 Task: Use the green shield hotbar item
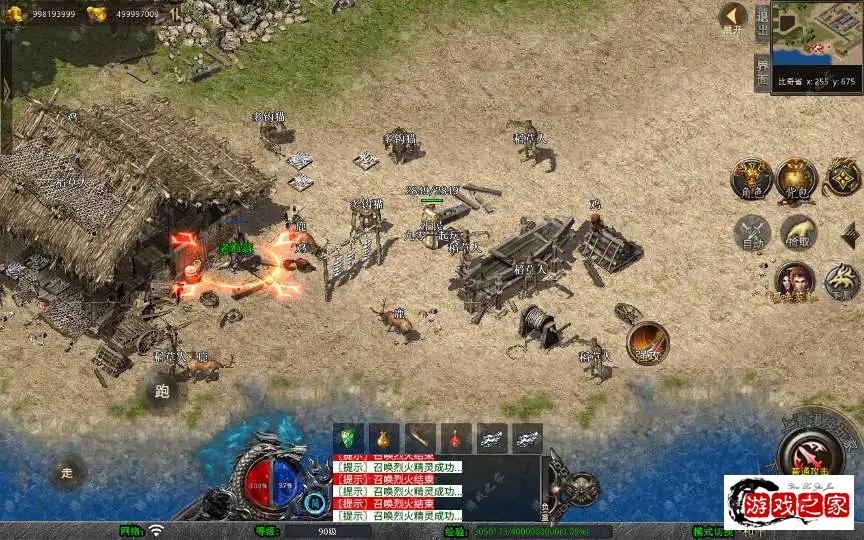click(x=348, y=438)
